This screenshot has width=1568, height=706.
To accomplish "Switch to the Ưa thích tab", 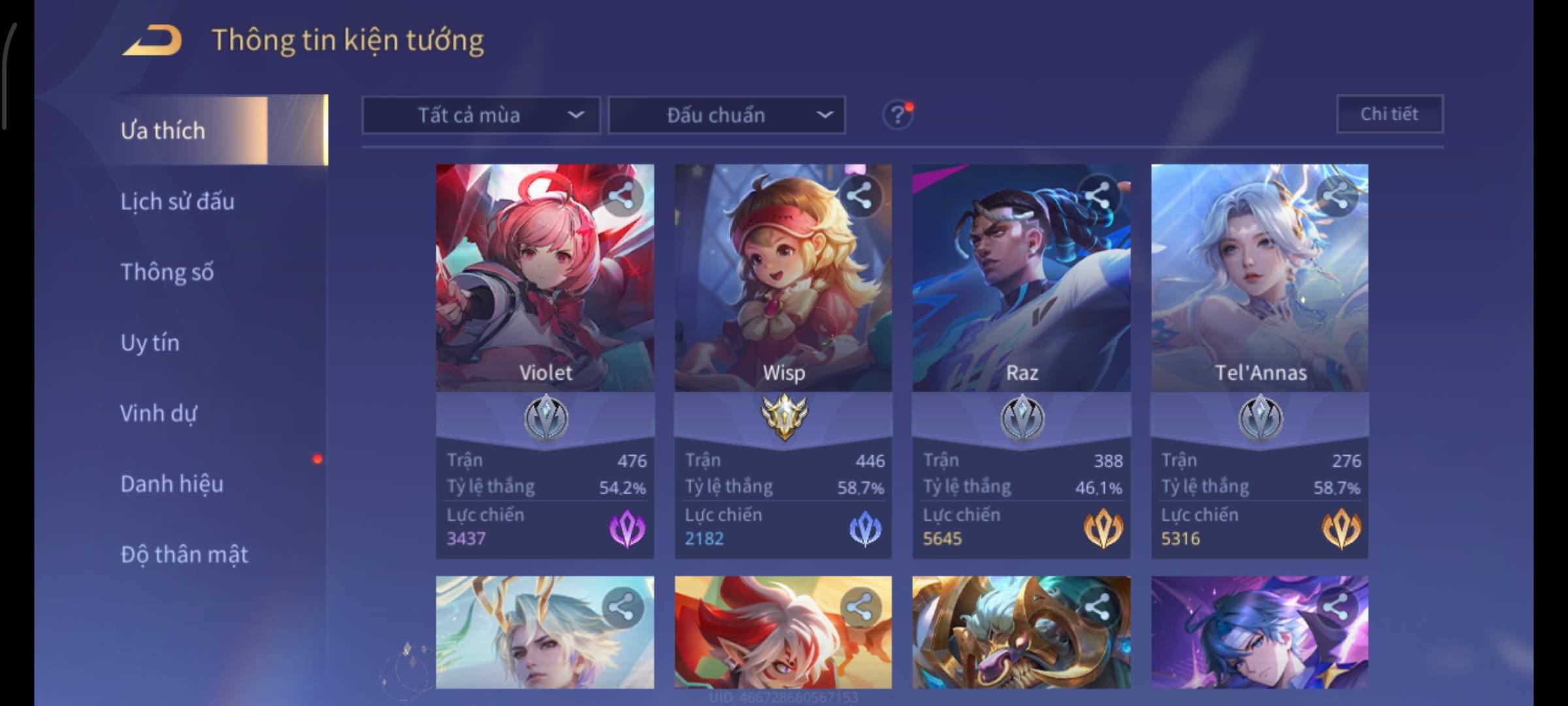I will pos(163,131).
